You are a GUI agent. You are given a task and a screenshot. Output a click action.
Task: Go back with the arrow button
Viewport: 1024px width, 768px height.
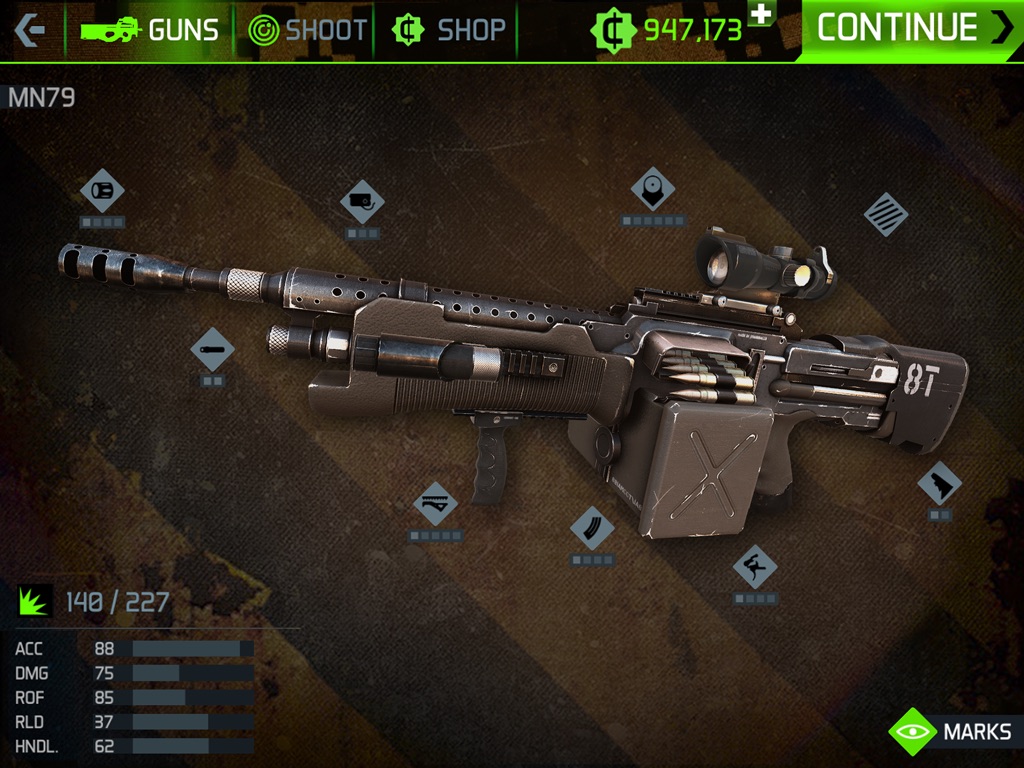30,29
